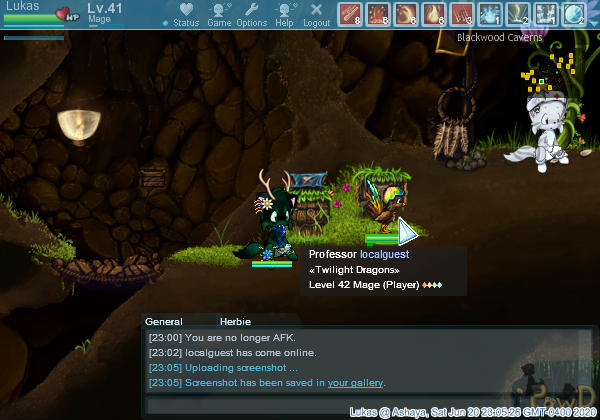Open the Help menu
Image resolution: width=600 pixels, height=420 pixels.
click(x=284, y=15)
